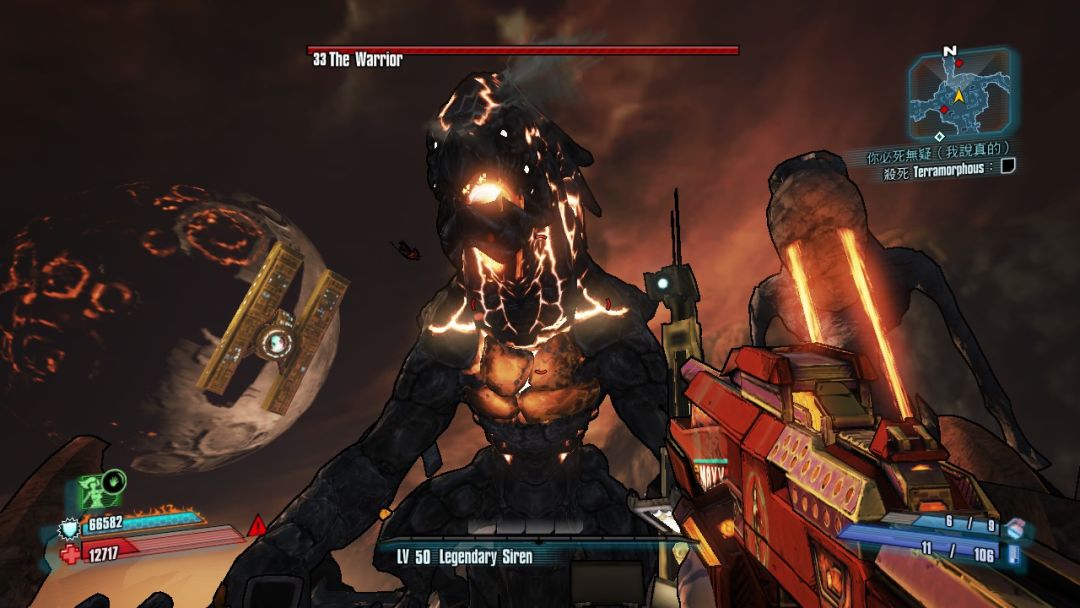Click the red warning triangle icon

click(x=257, y=524)
